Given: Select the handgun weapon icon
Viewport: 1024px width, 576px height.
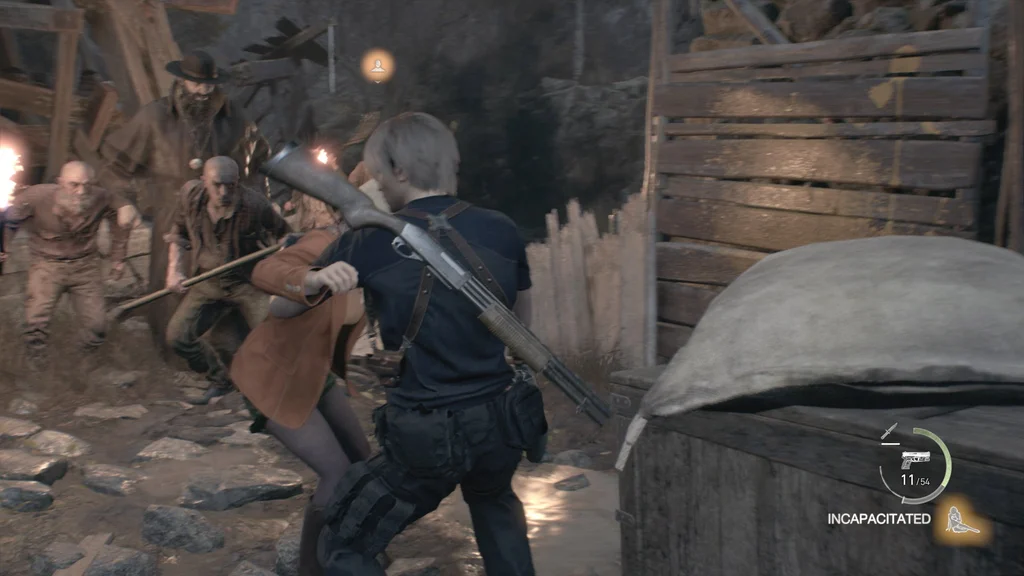Looking at the screenshot, I should (x=914, y=459).
